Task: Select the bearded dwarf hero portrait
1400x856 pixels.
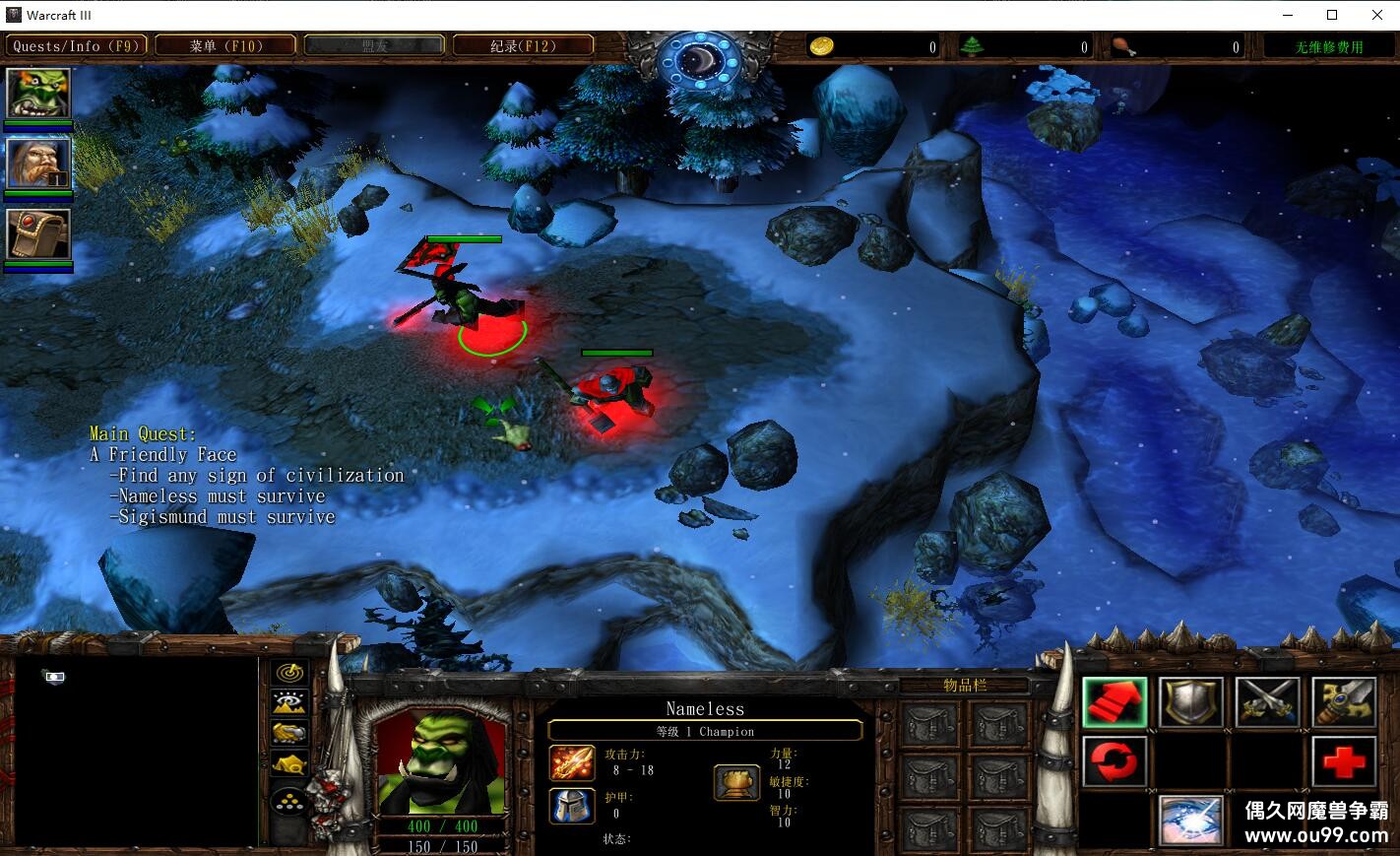Action: click(x=38, y=164)
